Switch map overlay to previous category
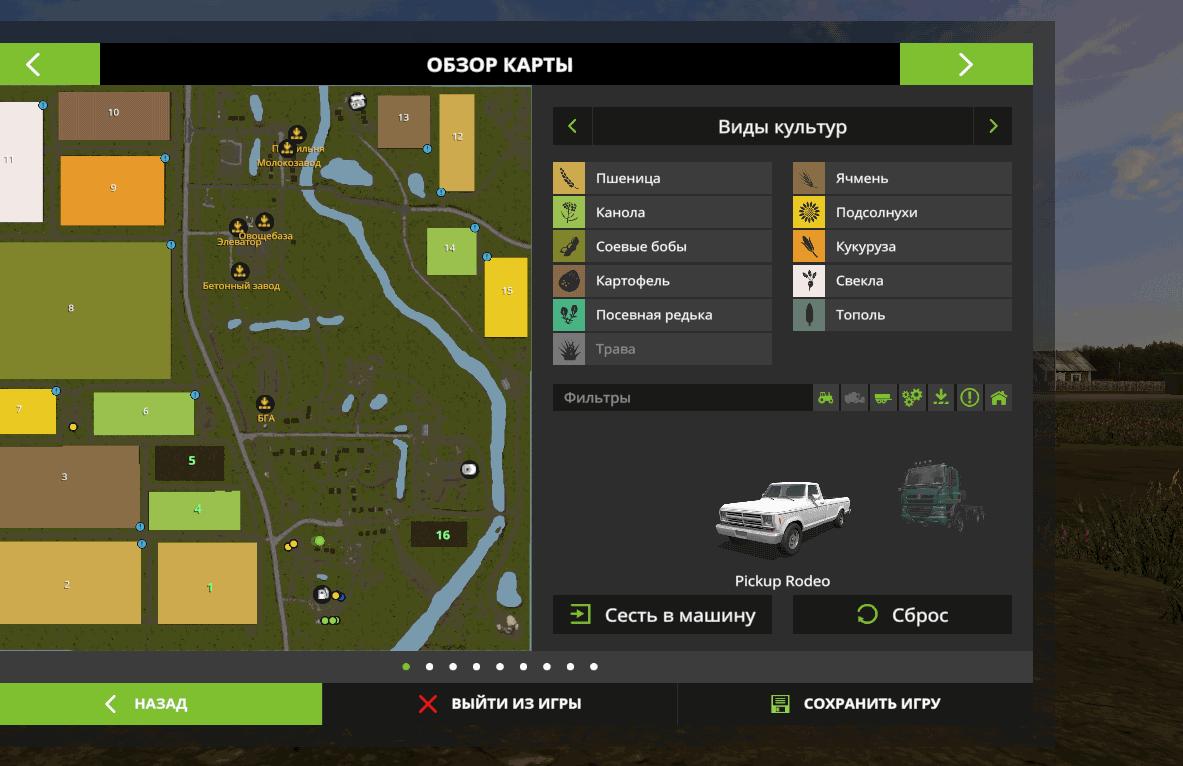Viewport: 1183px width, 766px height. [x=572, y=127]
